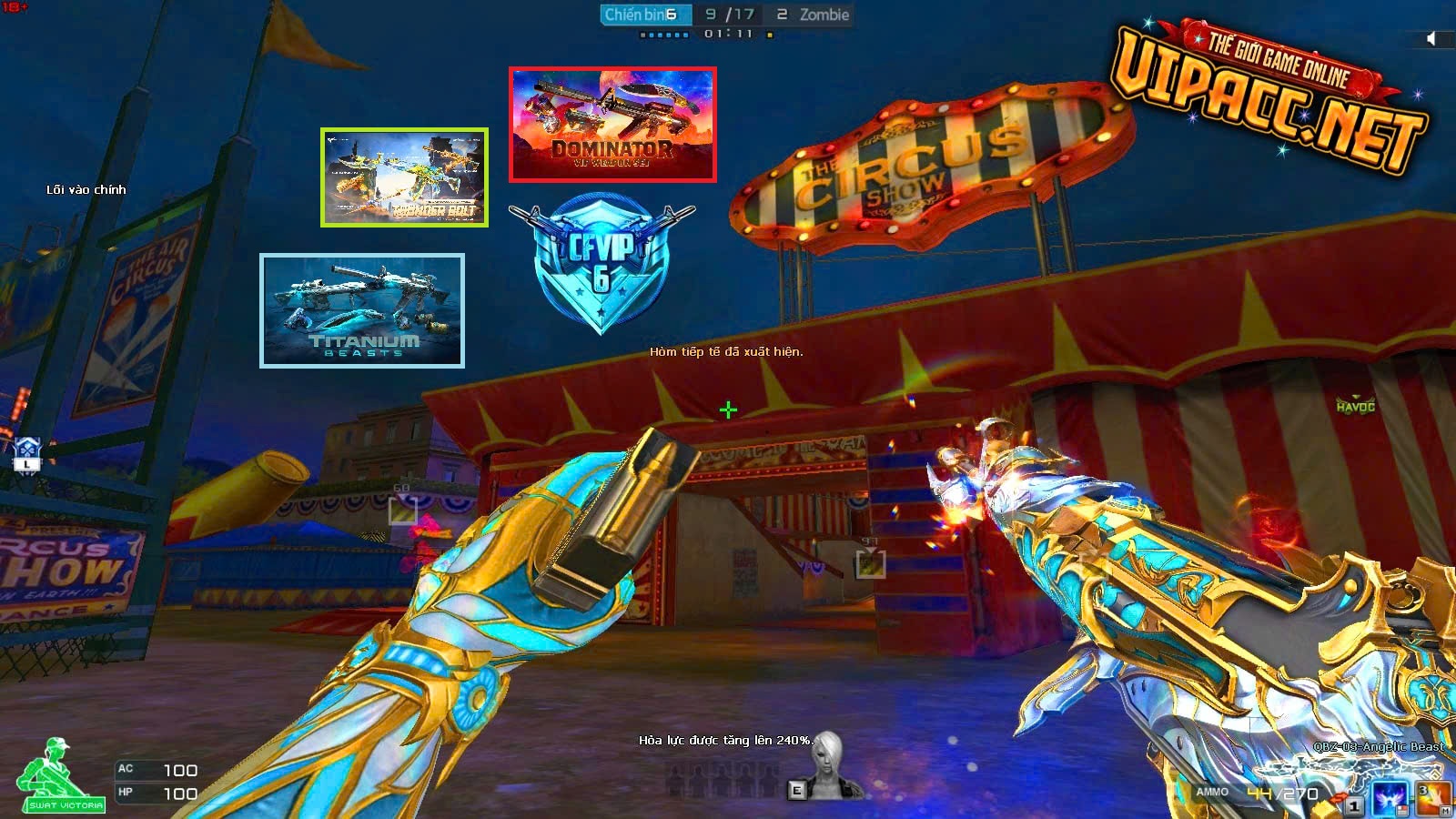The height and width of the screenshot is (819, 1456).
Task: Click the CFVIP 6 badge emblem
Action: coord(602,264)
